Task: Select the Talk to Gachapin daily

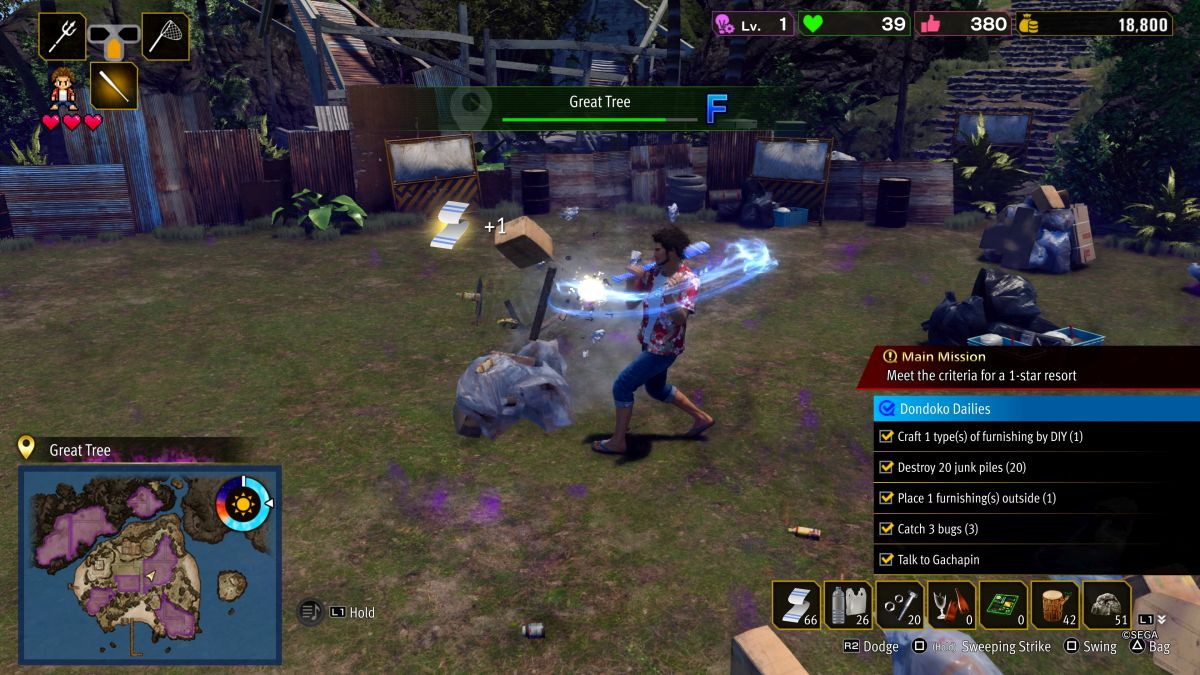Action: (x=1035, y=560)
